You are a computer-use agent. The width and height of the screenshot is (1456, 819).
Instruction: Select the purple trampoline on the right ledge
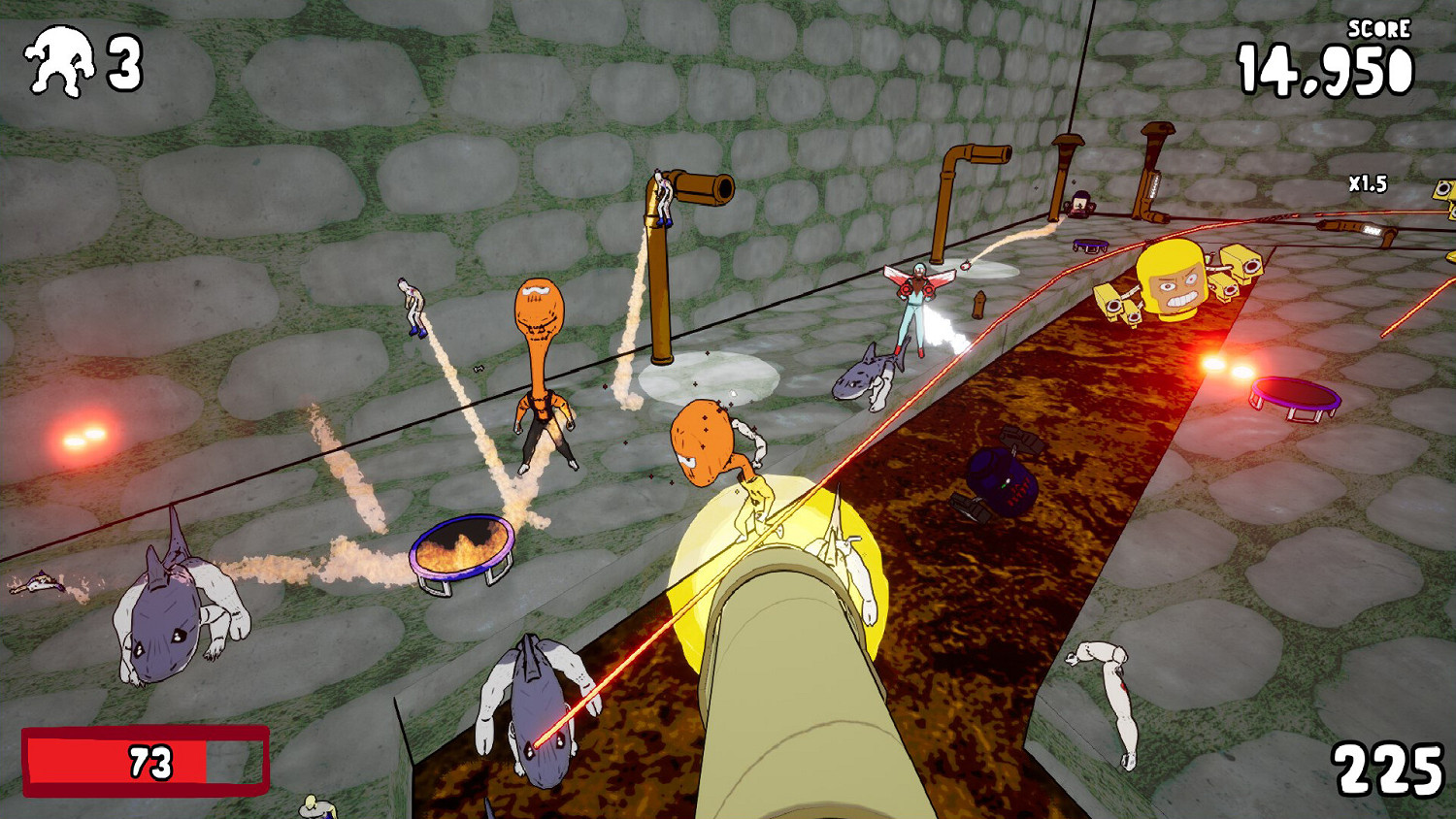click(x=1296, y=398)
